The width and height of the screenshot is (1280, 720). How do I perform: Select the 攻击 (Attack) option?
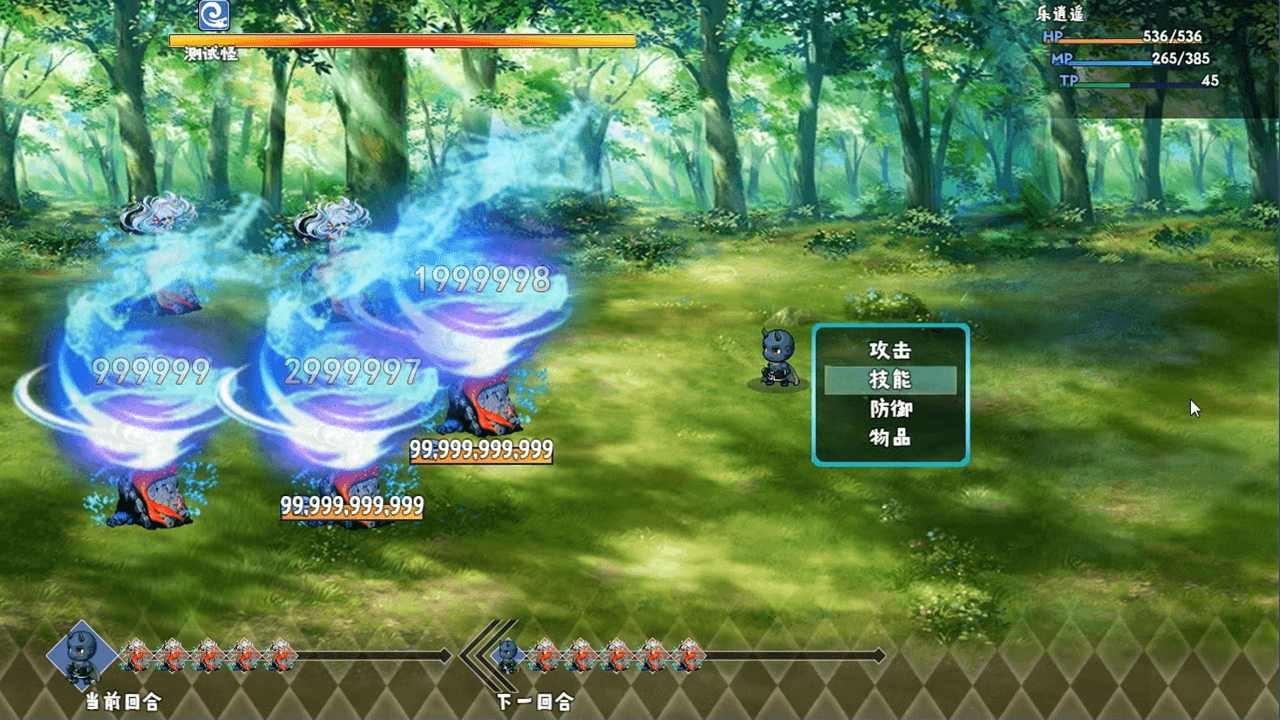[888, 351]
